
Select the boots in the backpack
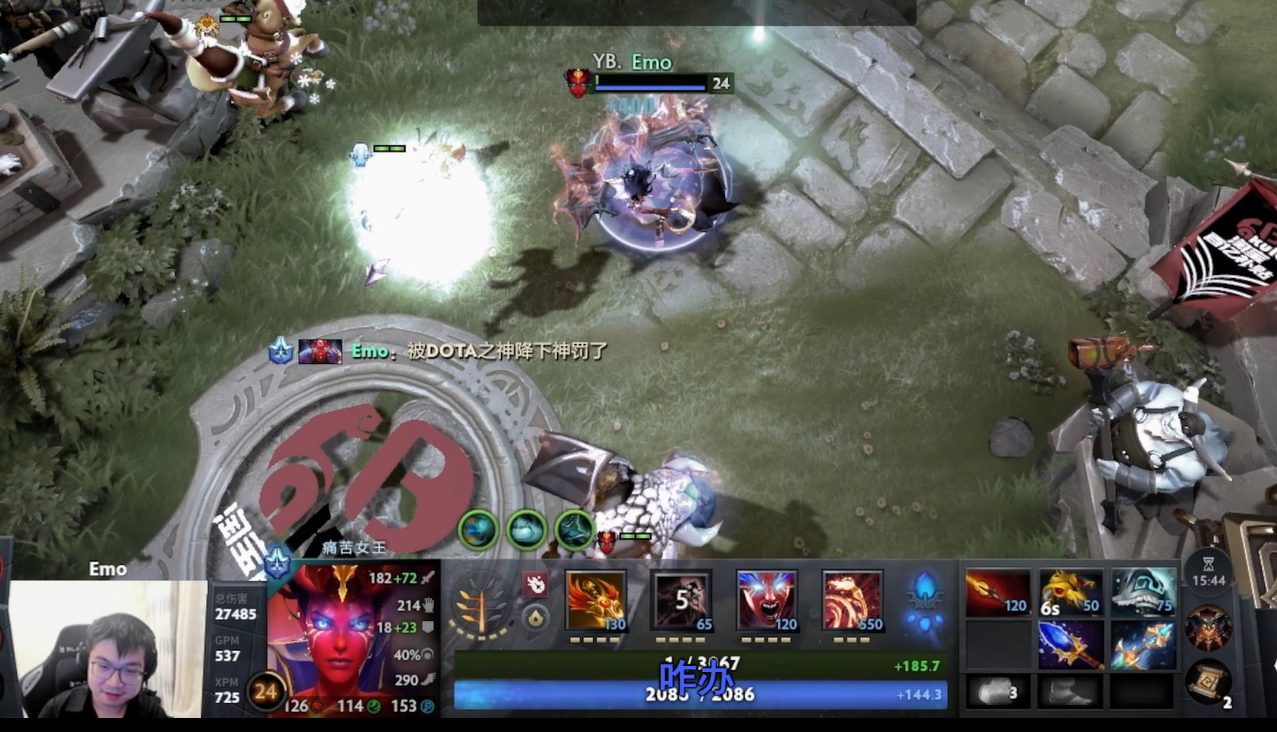click(1069, 691)
